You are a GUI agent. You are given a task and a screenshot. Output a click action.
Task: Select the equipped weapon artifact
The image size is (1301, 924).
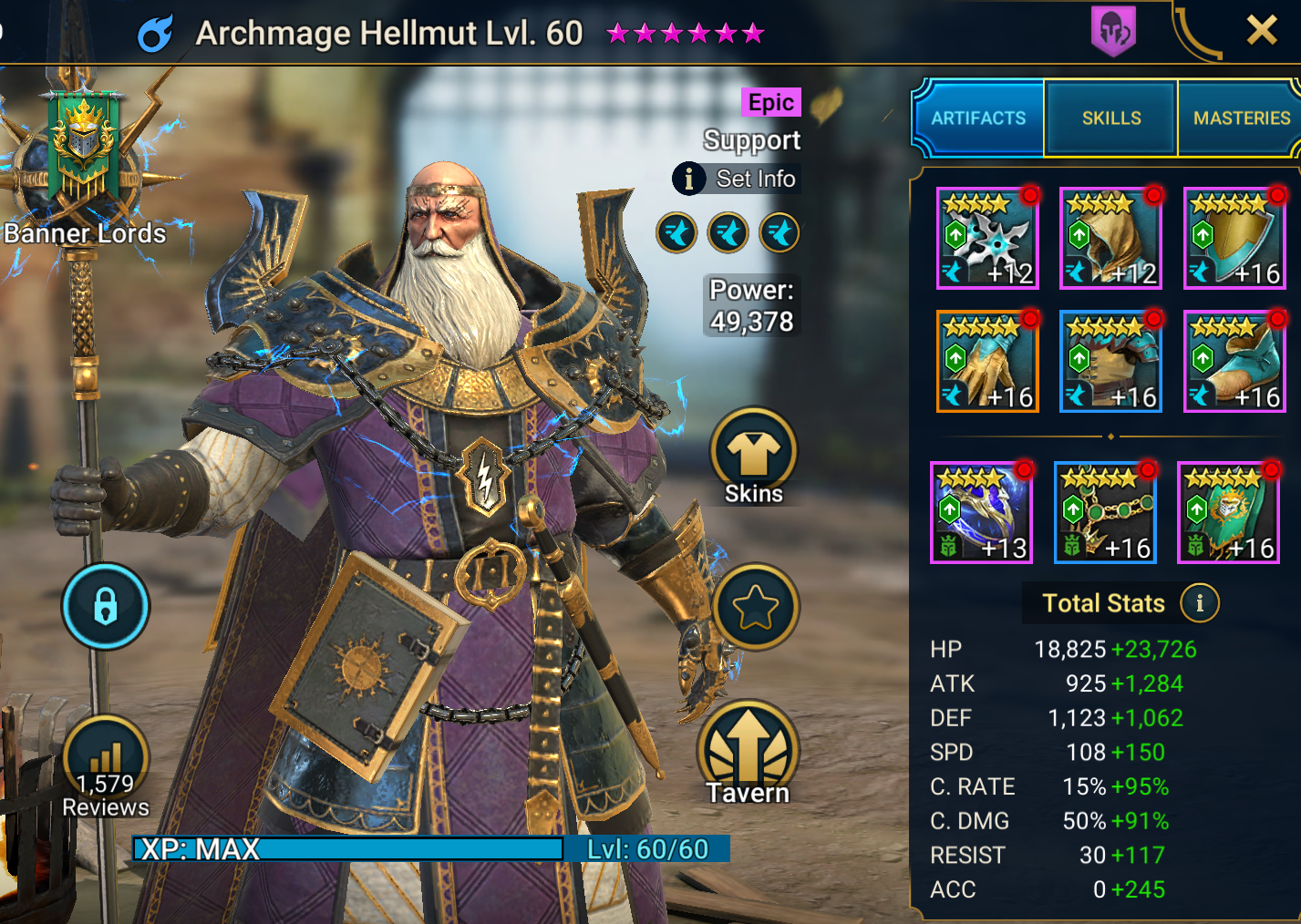coord(987,239)
